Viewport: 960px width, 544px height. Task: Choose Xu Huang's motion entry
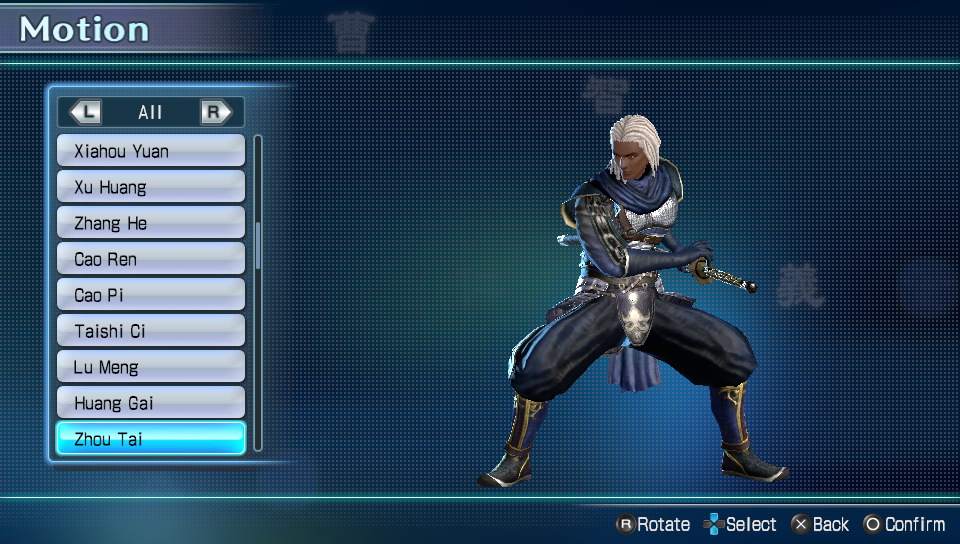(150, 187)
